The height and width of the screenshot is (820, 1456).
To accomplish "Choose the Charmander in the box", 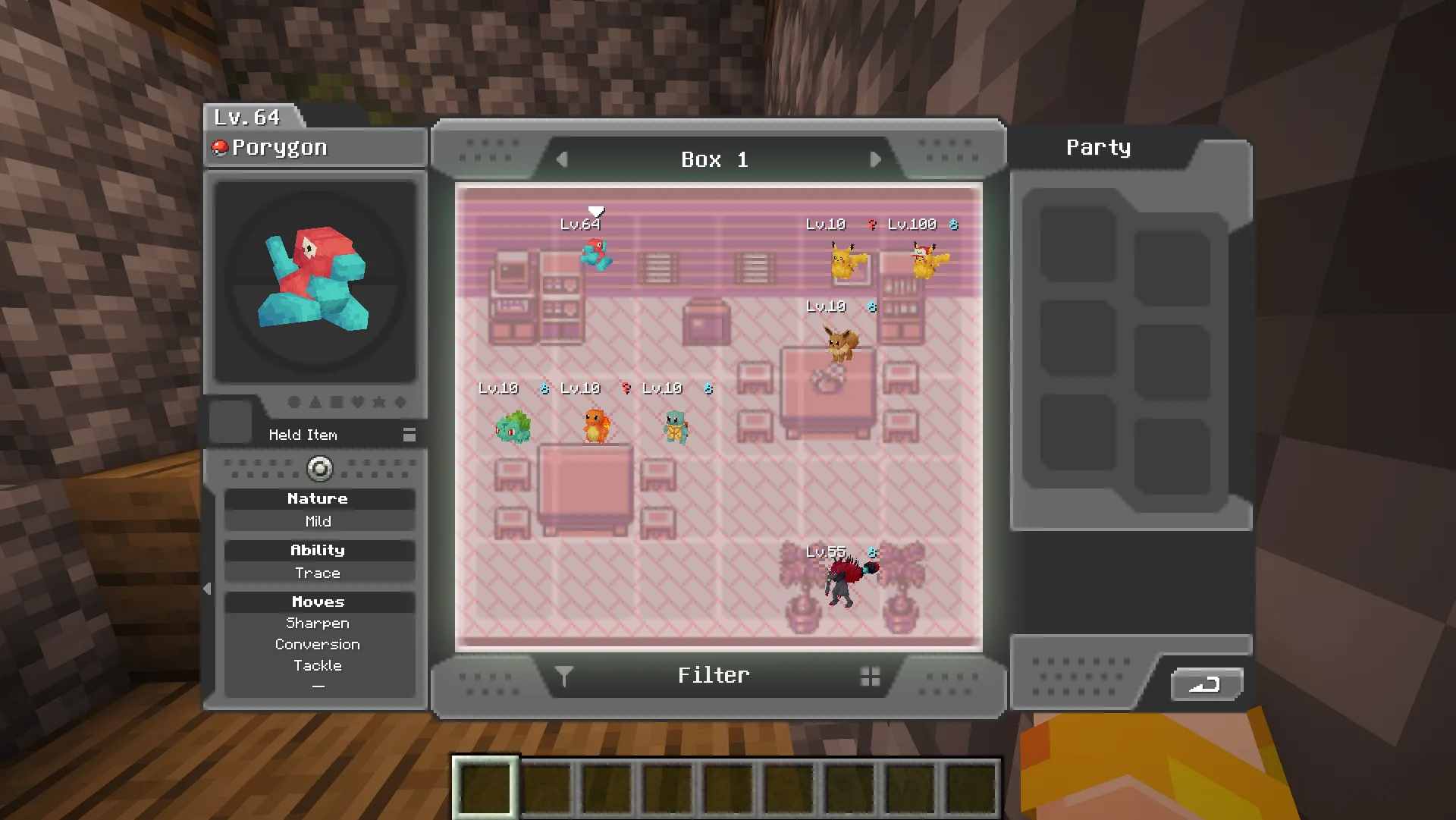I will [x=596, y=425].
